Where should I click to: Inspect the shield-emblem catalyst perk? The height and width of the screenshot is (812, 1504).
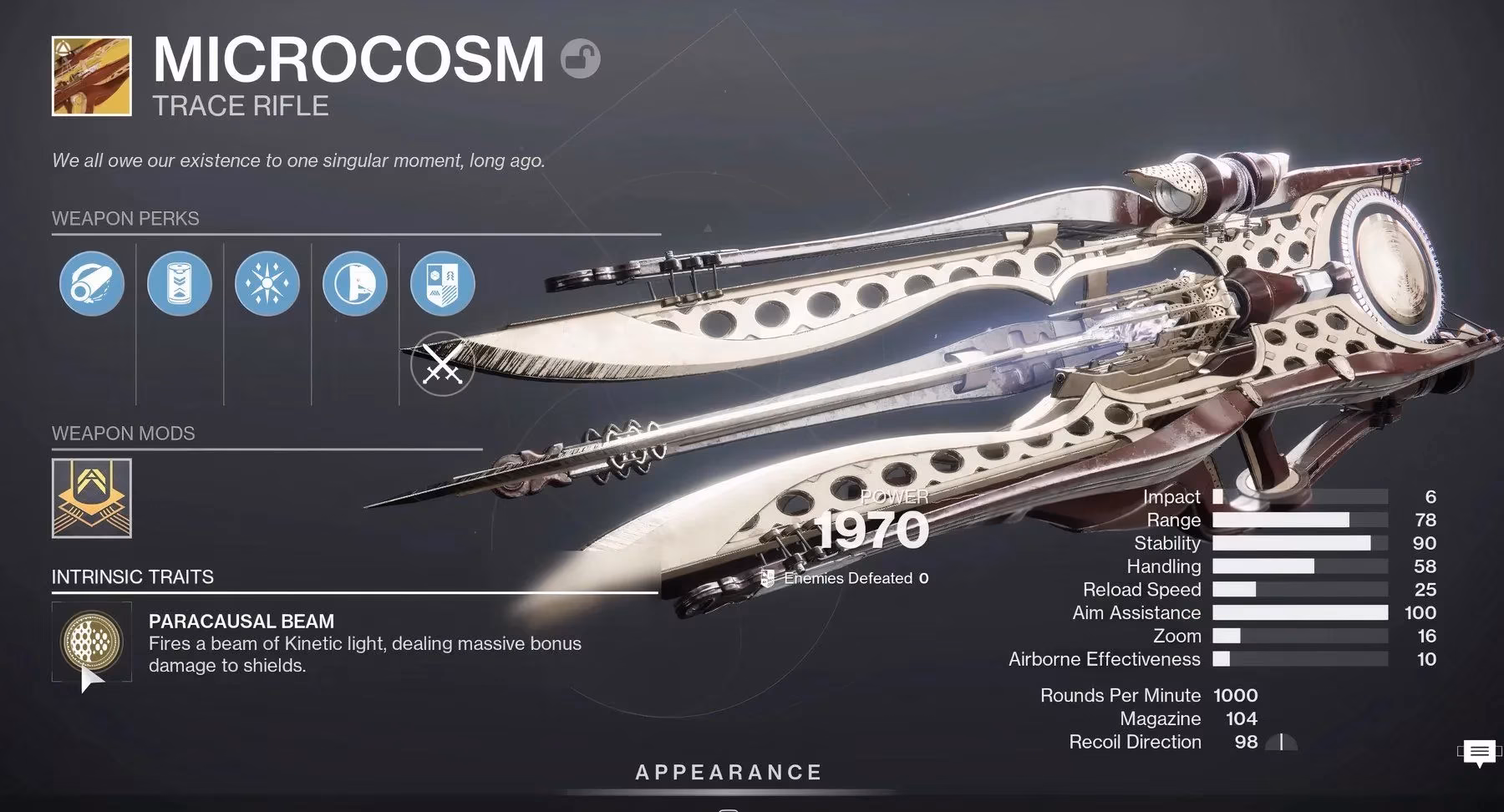tap(441, 284)
